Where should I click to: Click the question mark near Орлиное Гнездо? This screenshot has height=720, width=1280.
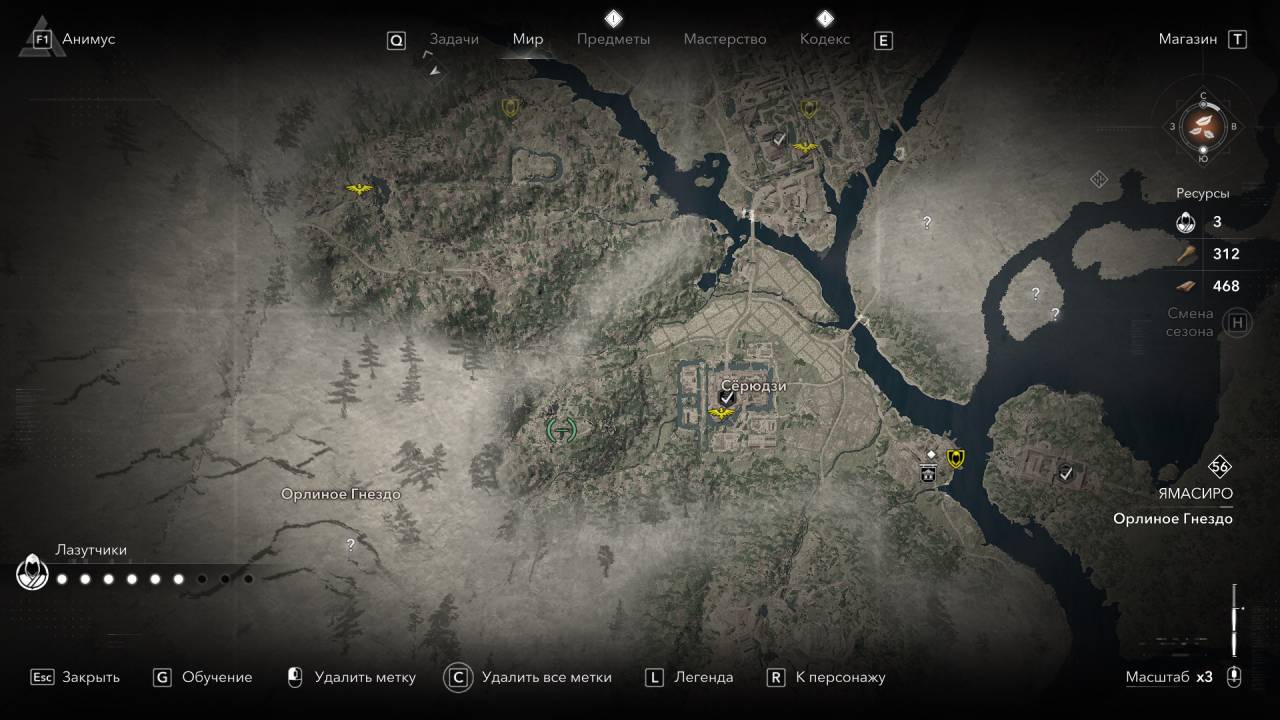point(350,545)
